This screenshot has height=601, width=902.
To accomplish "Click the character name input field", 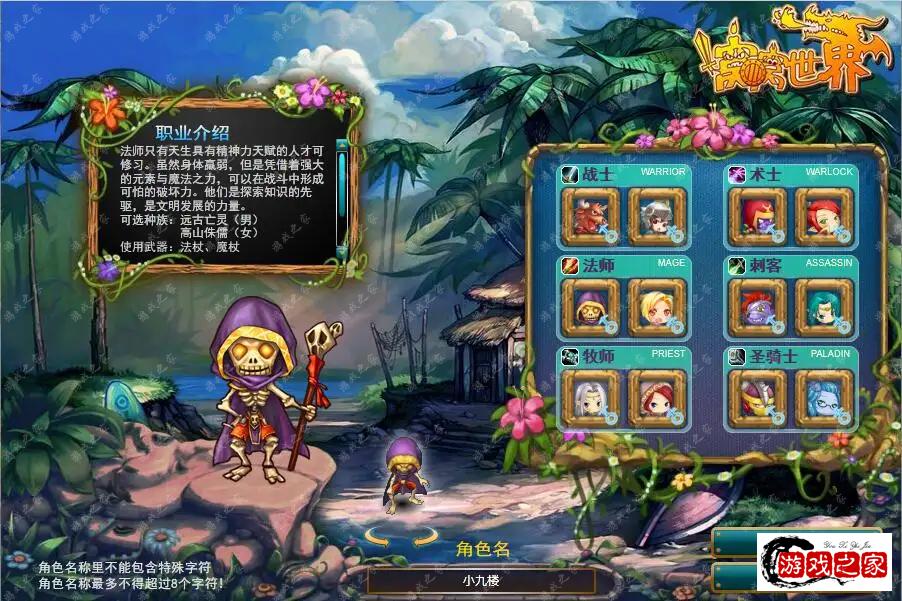I will [x=481, y=580].
